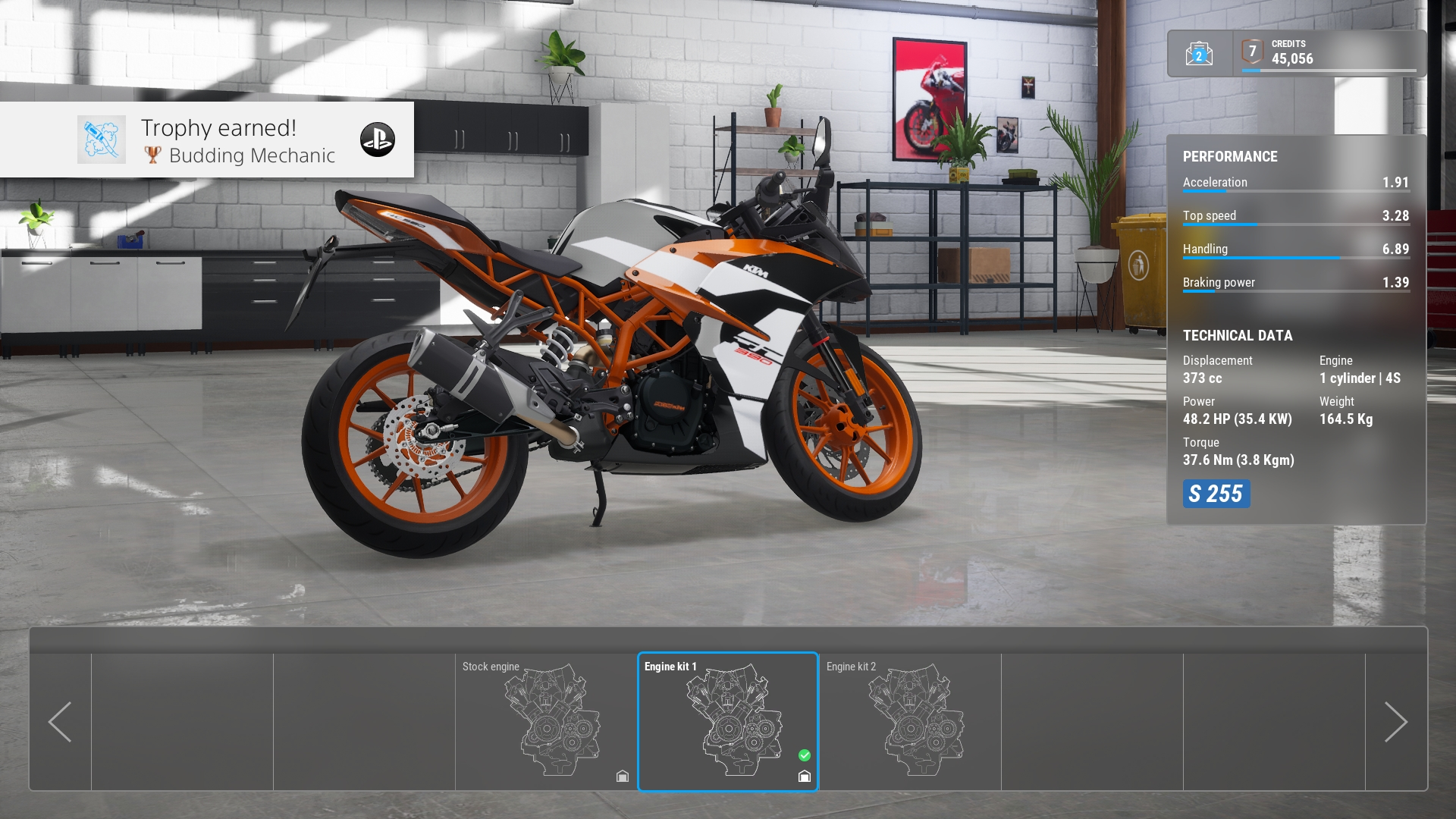Deselect the currently equipped engine kit
Image resolution: width=1456 pixels, height=819 pixels.
coord(728,722)
